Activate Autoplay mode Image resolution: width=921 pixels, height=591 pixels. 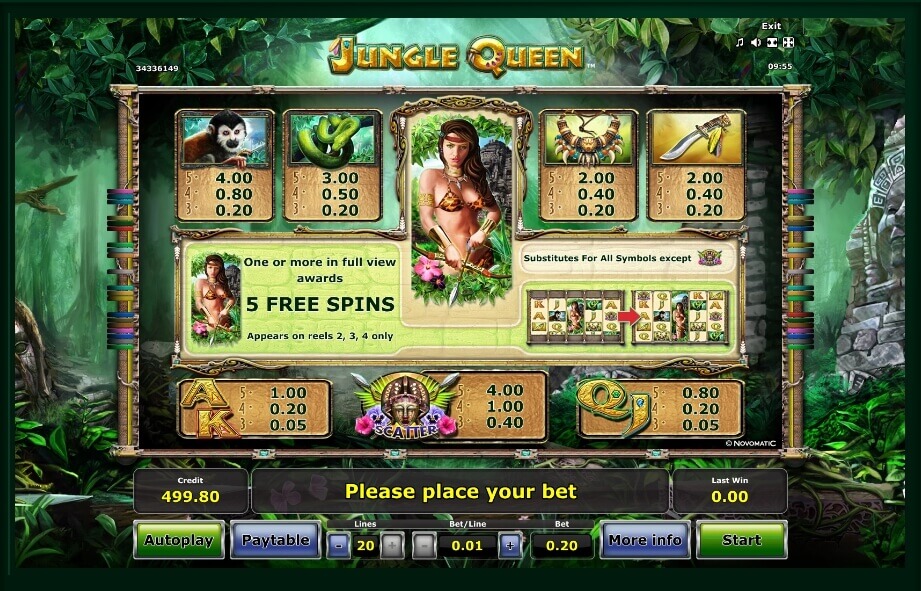click(x=179, y=540)
